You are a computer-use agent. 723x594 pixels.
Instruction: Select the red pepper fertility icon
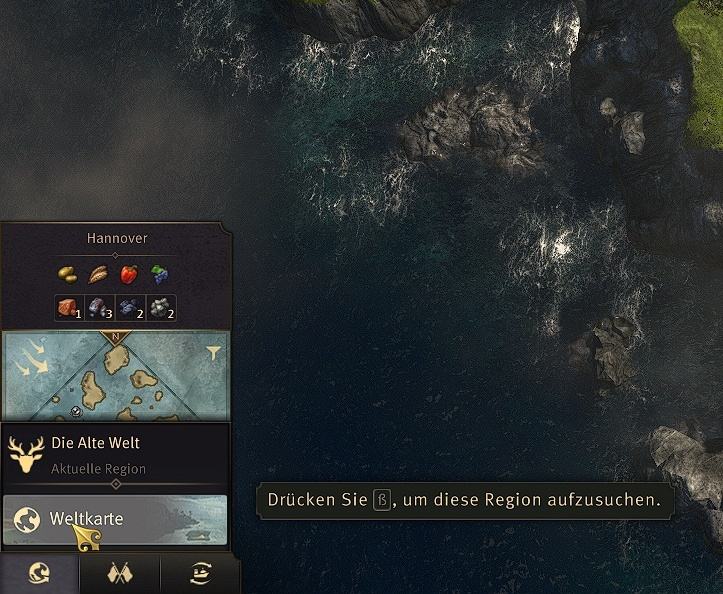[128, 273]
